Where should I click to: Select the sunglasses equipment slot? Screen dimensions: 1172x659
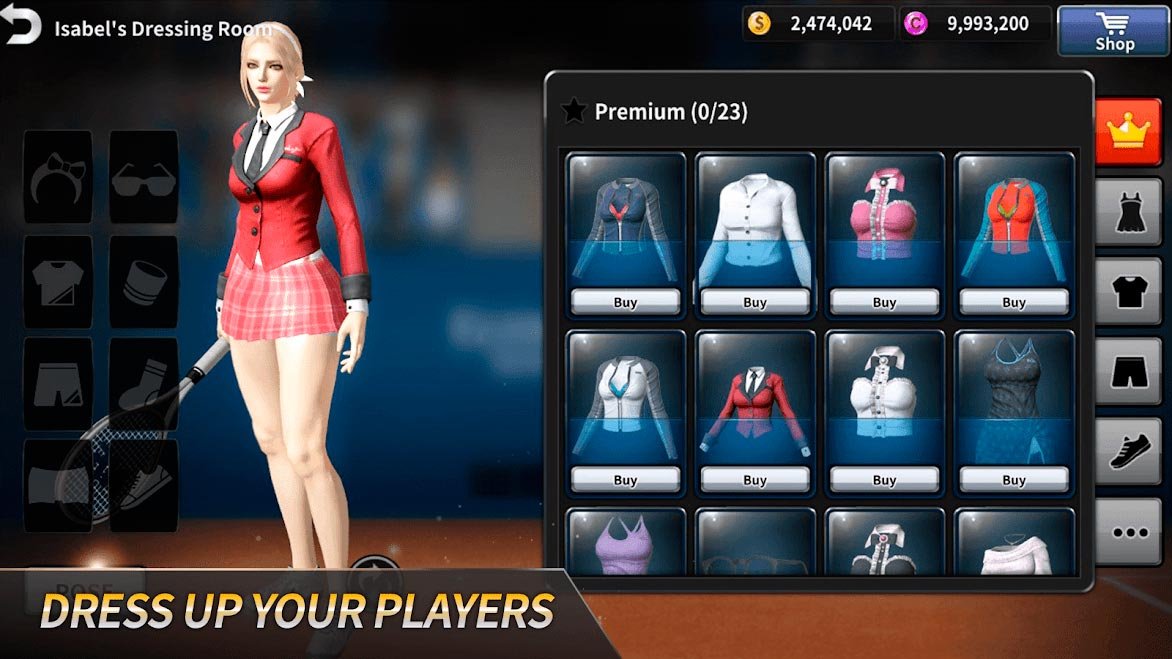(143, 177)
